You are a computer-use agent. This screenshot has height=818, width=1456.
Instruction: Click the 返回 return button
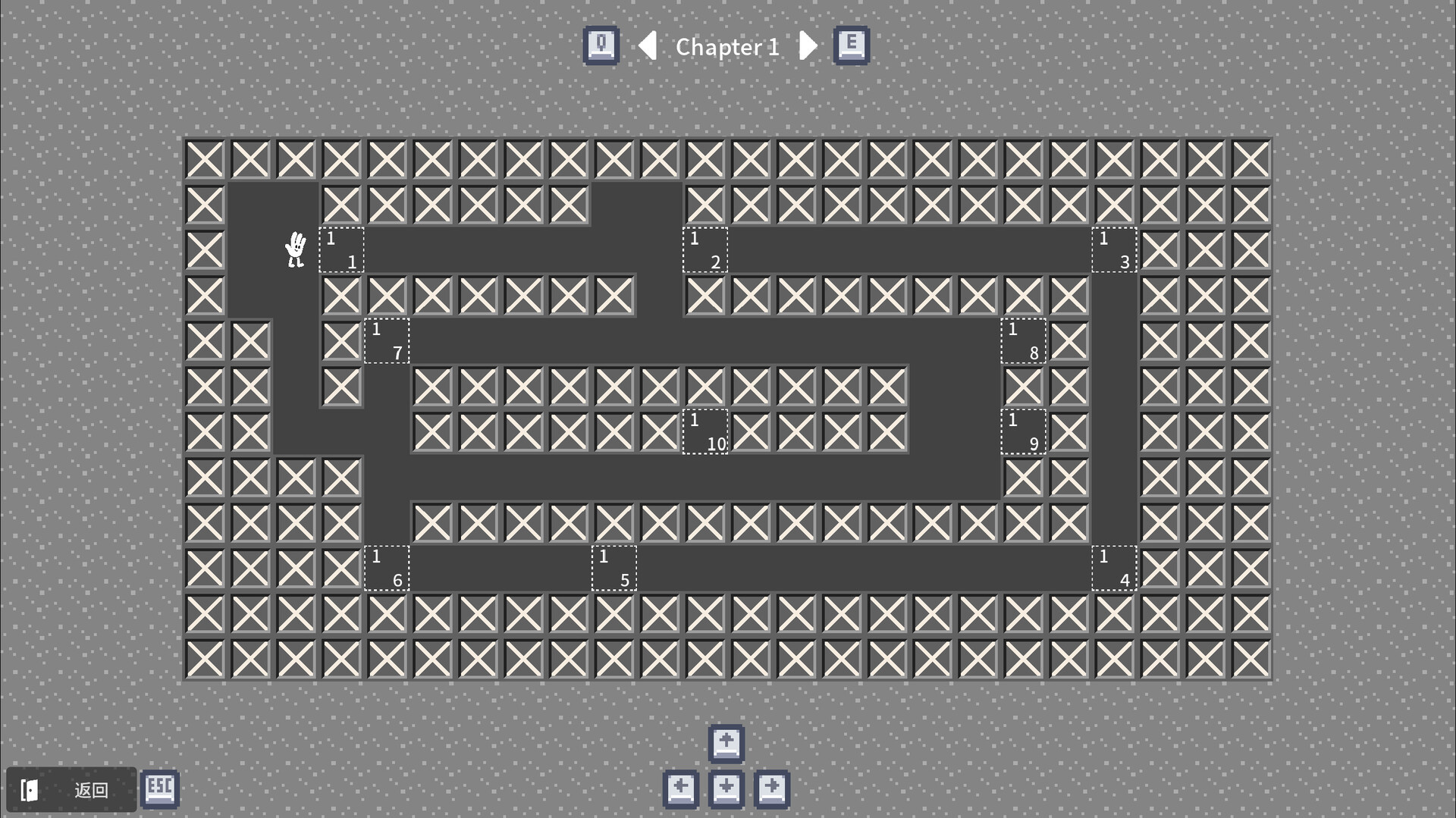tap(72, 789)
